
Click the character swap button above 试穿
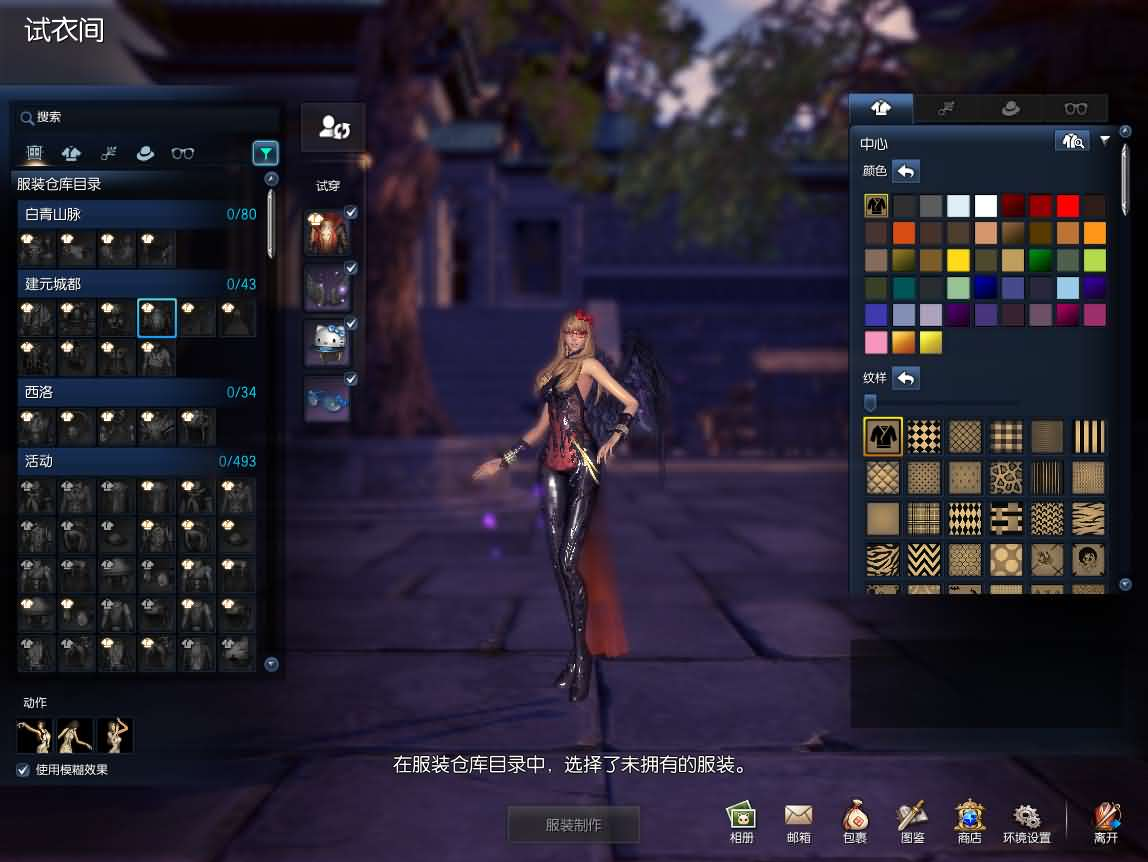coord(333,127)
